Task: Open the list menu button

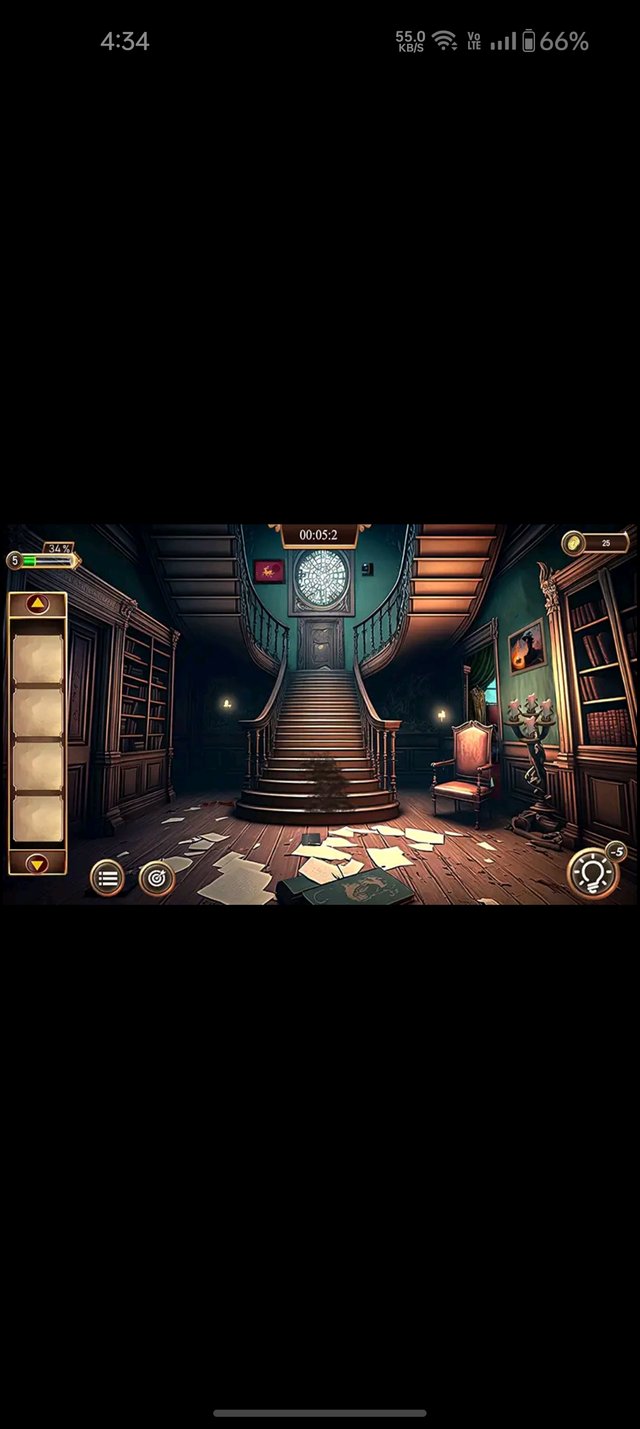Action: click(107, 878)
